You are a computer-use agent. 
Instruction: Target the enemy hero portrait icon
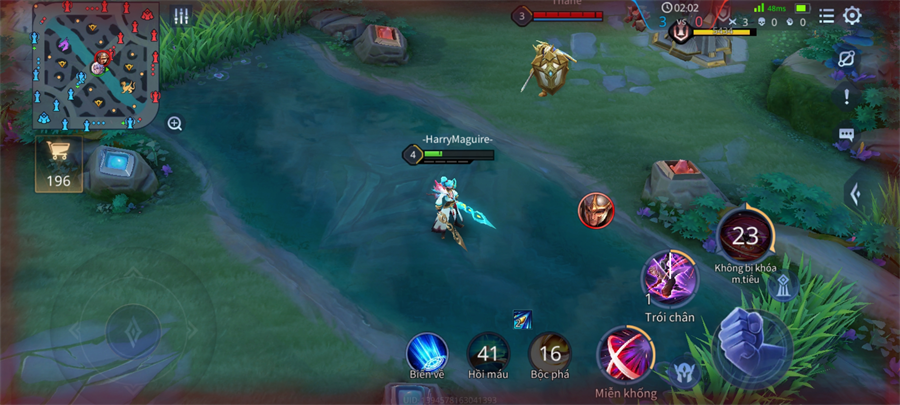pyautogui.click(x=596, y=210)
